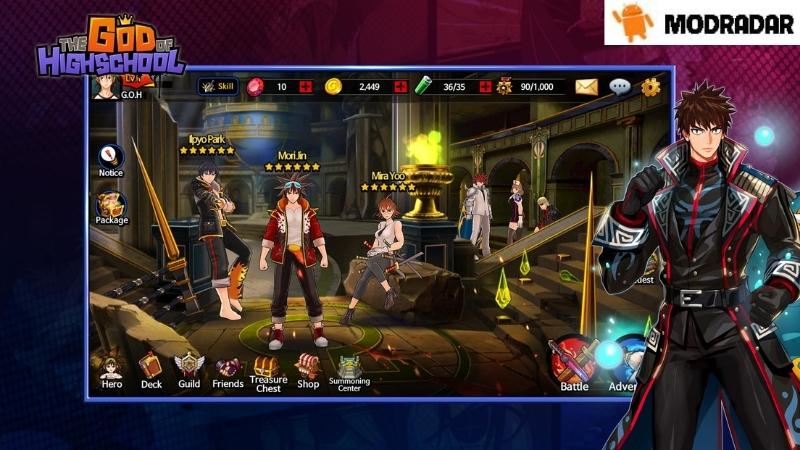
Task: Buy more gold coins with plus button
Action: (x=401, y=87)
